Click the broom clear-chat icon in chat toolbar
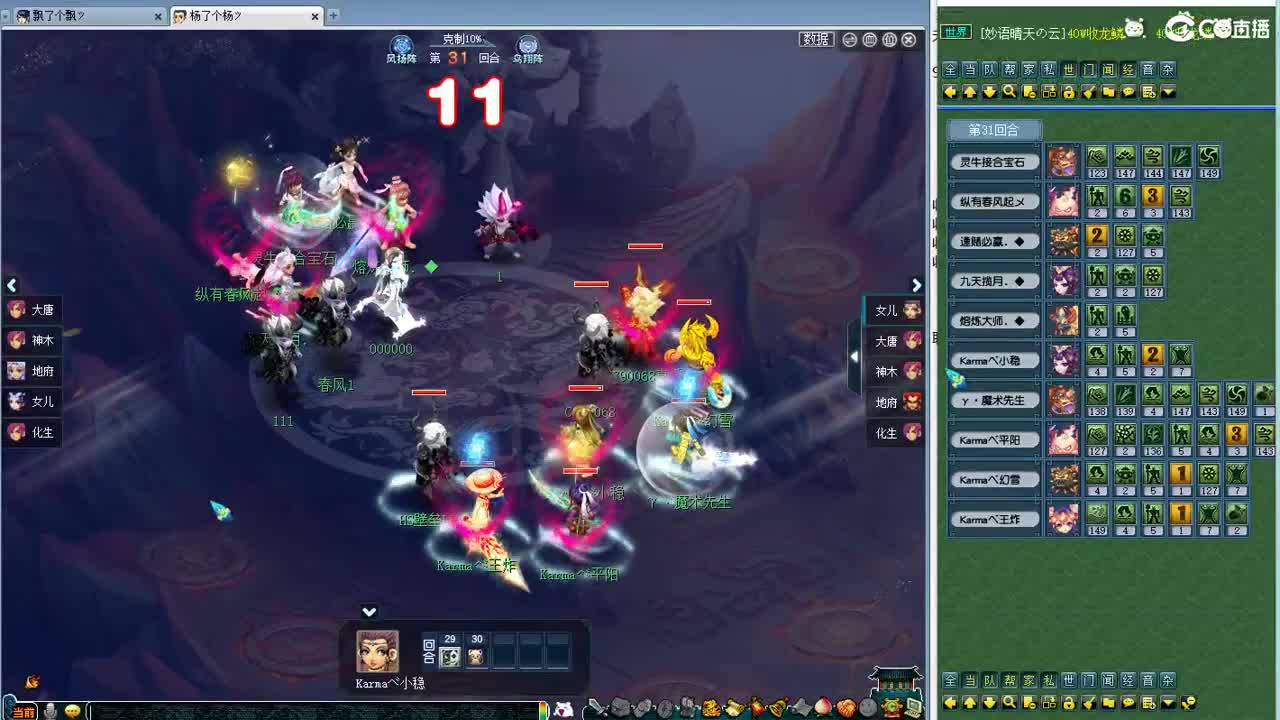Viewport: 1280px width, 720px height. 1088,92
